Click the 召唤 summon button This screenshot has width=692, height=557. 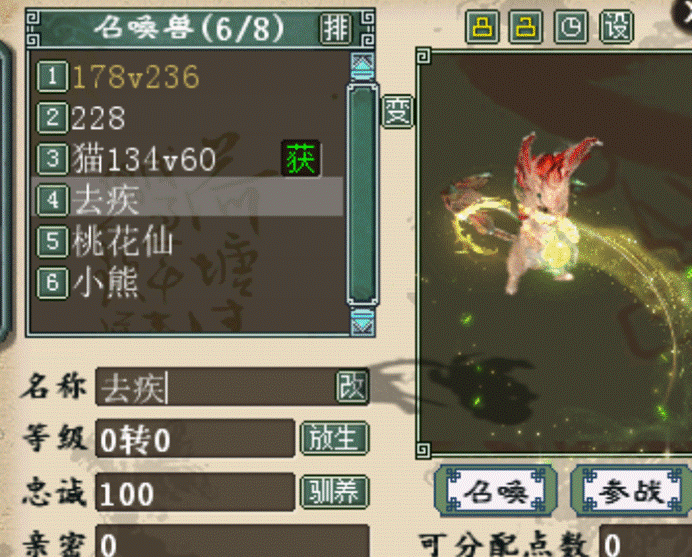495,490
